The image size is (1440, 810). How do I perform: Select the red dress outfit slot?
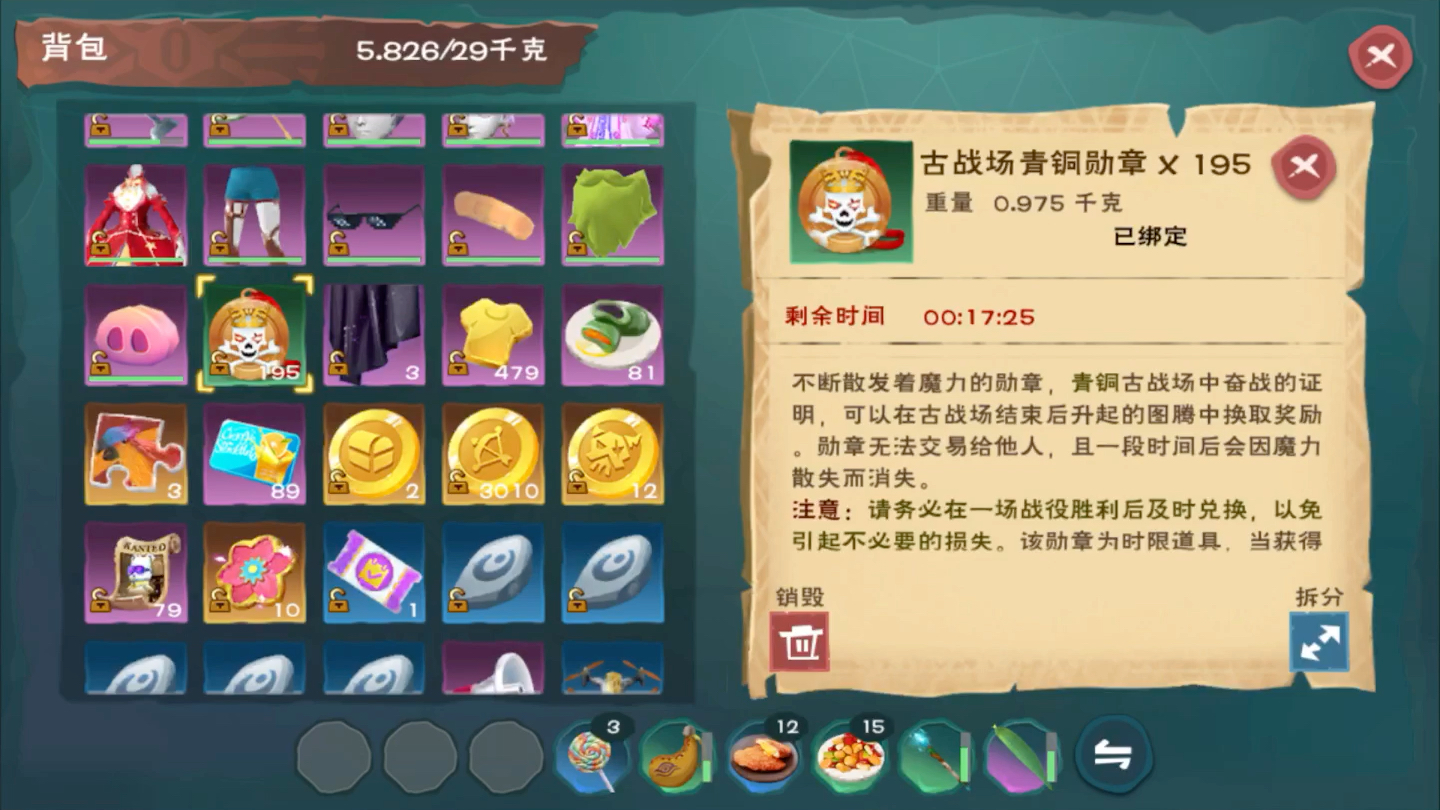[x=136, y=216]
